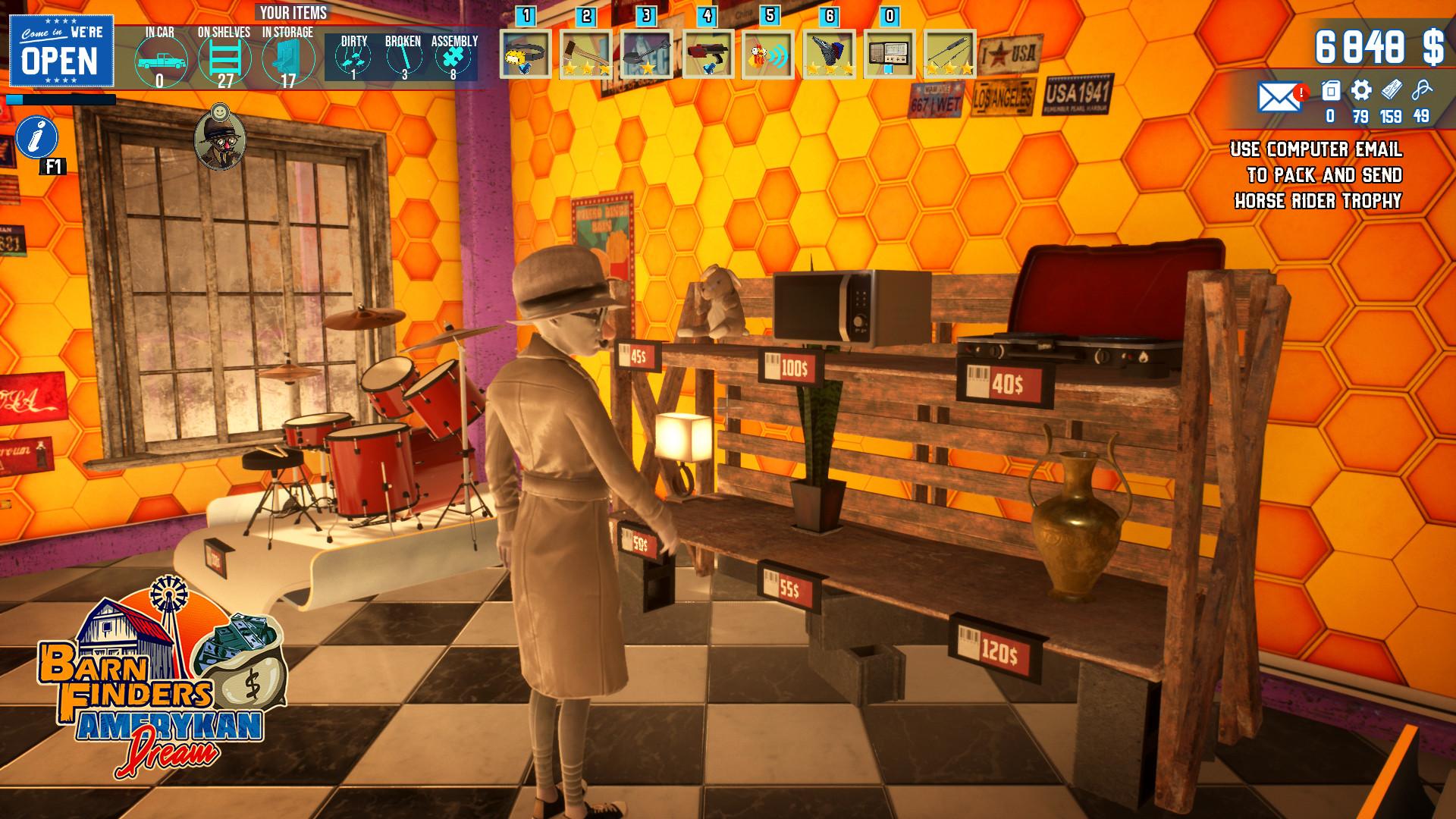The image size is (1456, 819).
Task: Click the Dirty items wrench icon
Action: pyautogui.click(x=352, y=57)
